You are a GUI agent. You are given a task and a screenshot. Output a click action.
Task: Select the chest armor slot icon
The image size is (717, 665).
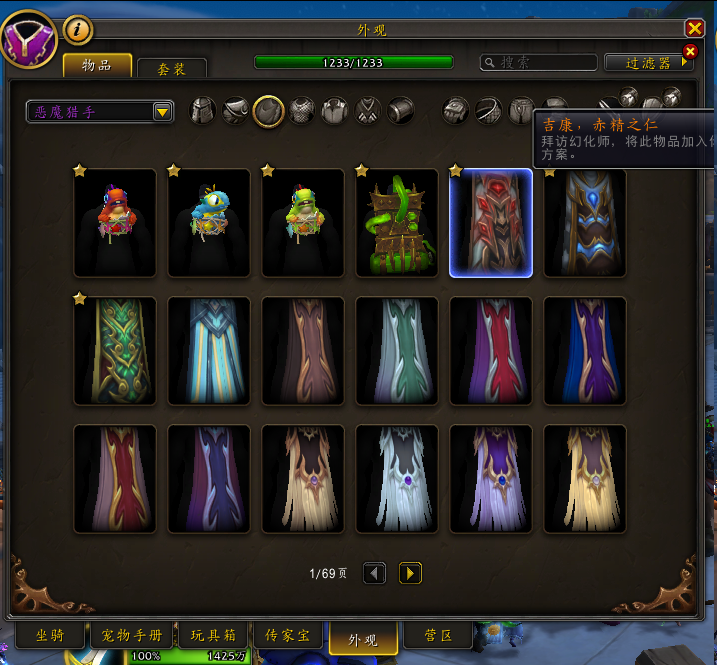click(x=302, y=111)
